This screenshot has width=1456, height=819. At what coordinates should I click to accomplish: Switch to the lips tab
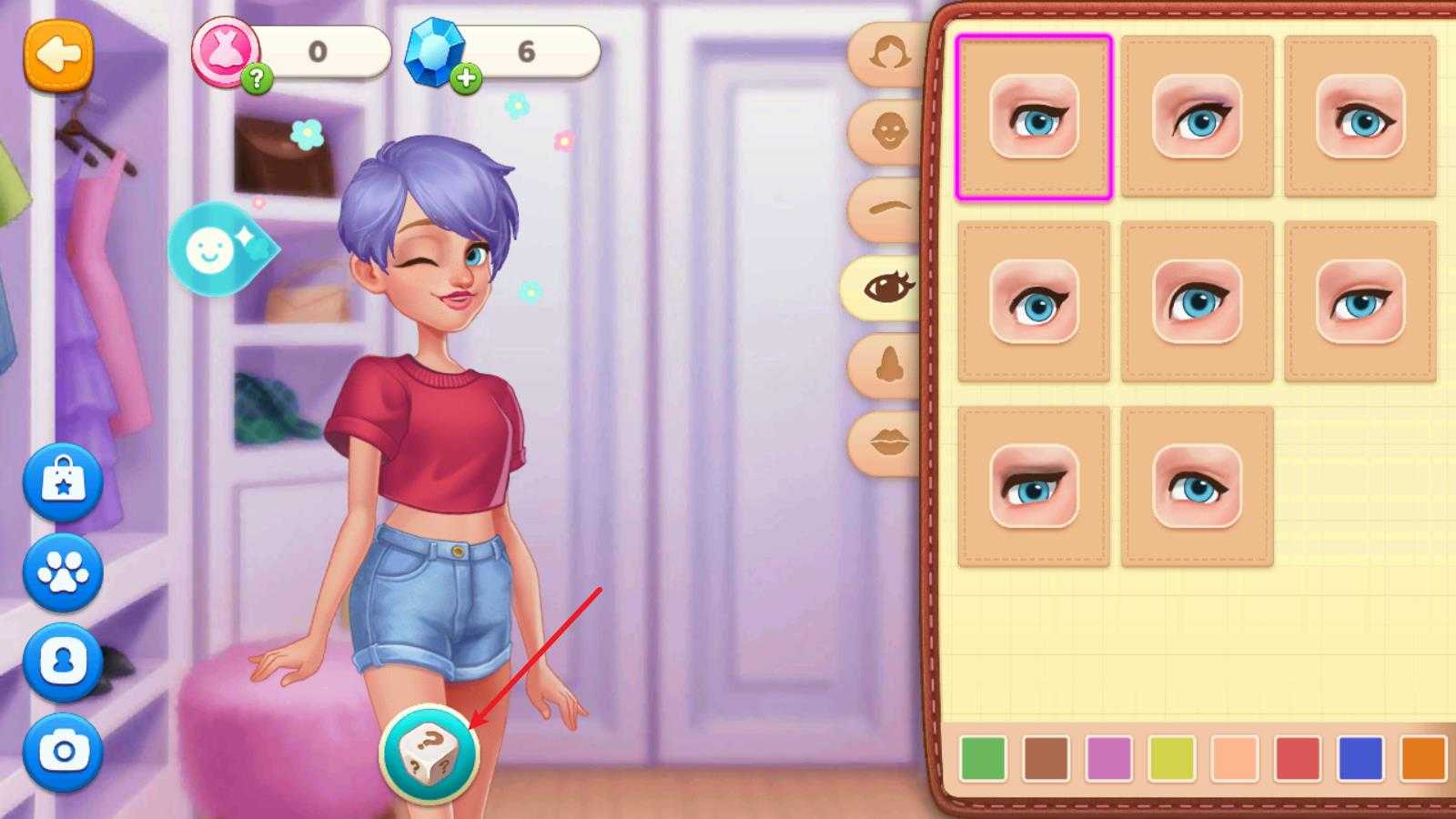888,443
